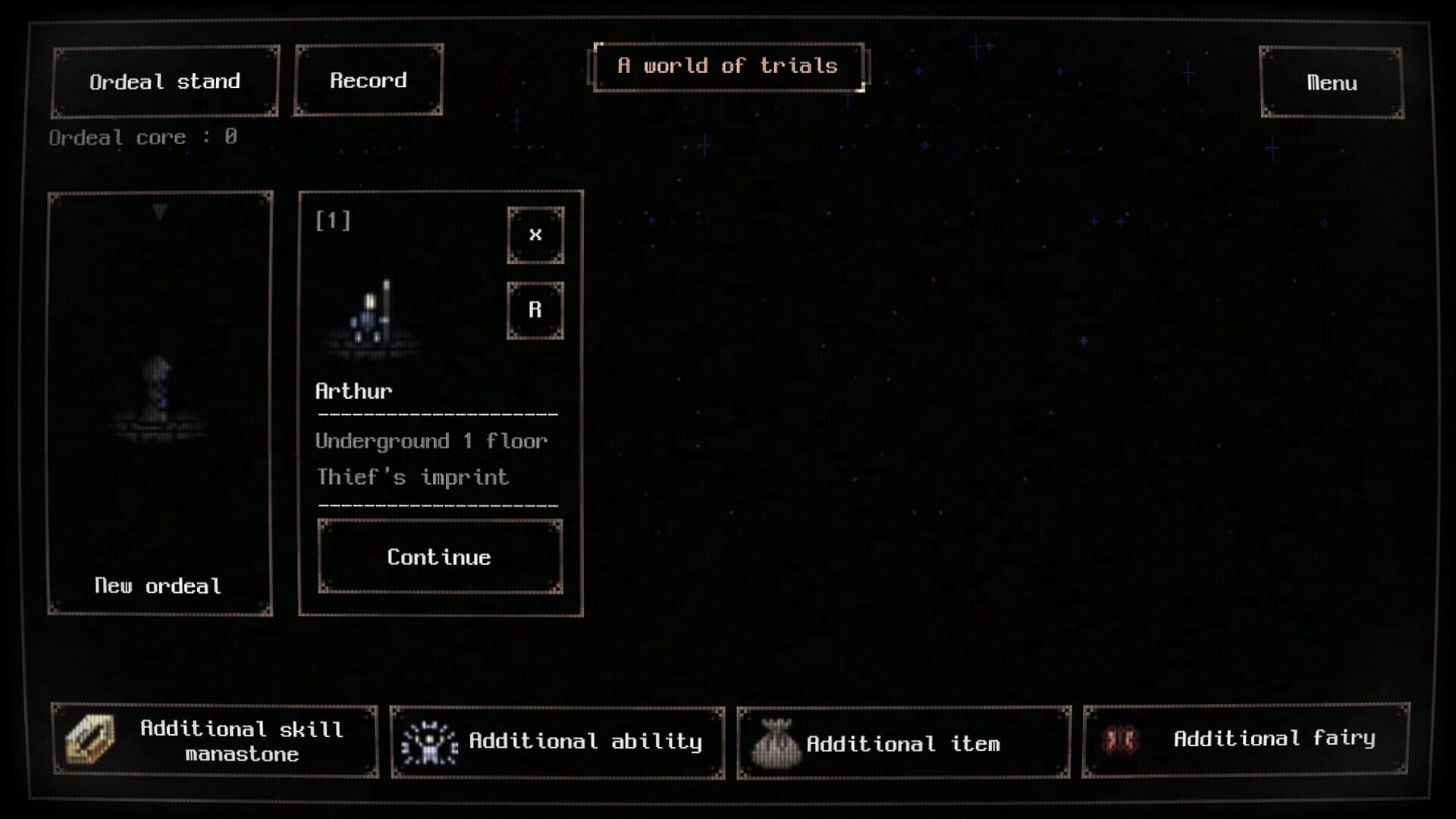The image size is (1456, 819).
Task: Start a New ordeal
Action: 159,585
